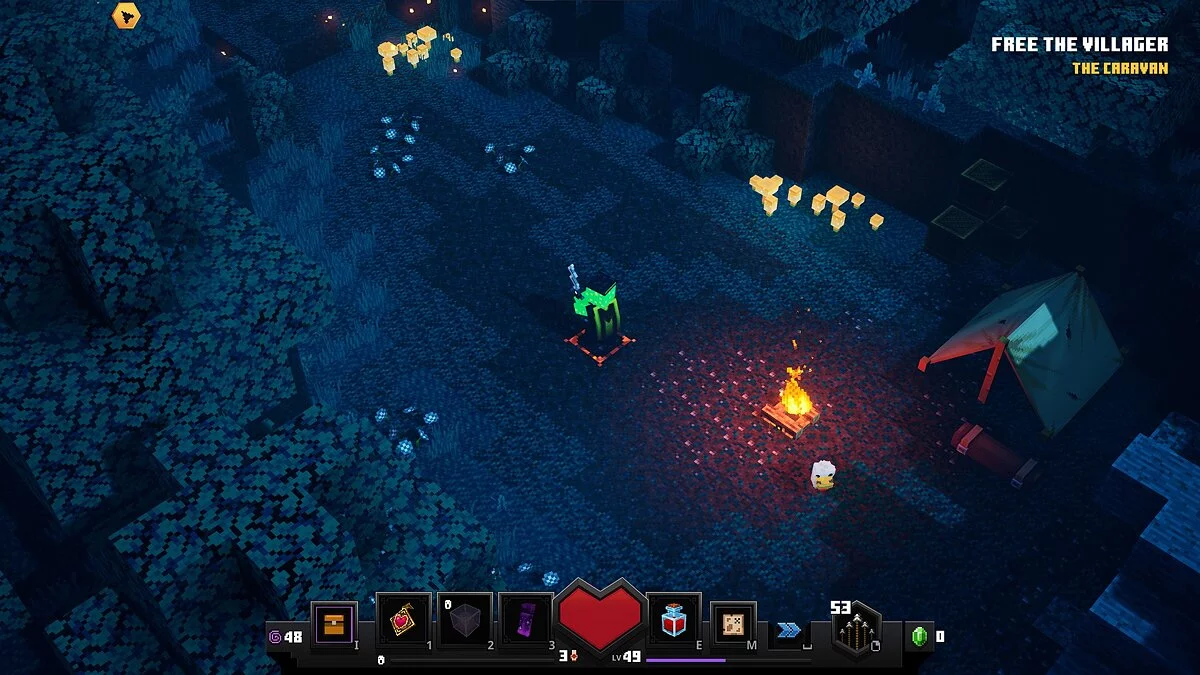Open the inventory chest slot
Screen dimensions: 1200x675
[x=333, y=624]
